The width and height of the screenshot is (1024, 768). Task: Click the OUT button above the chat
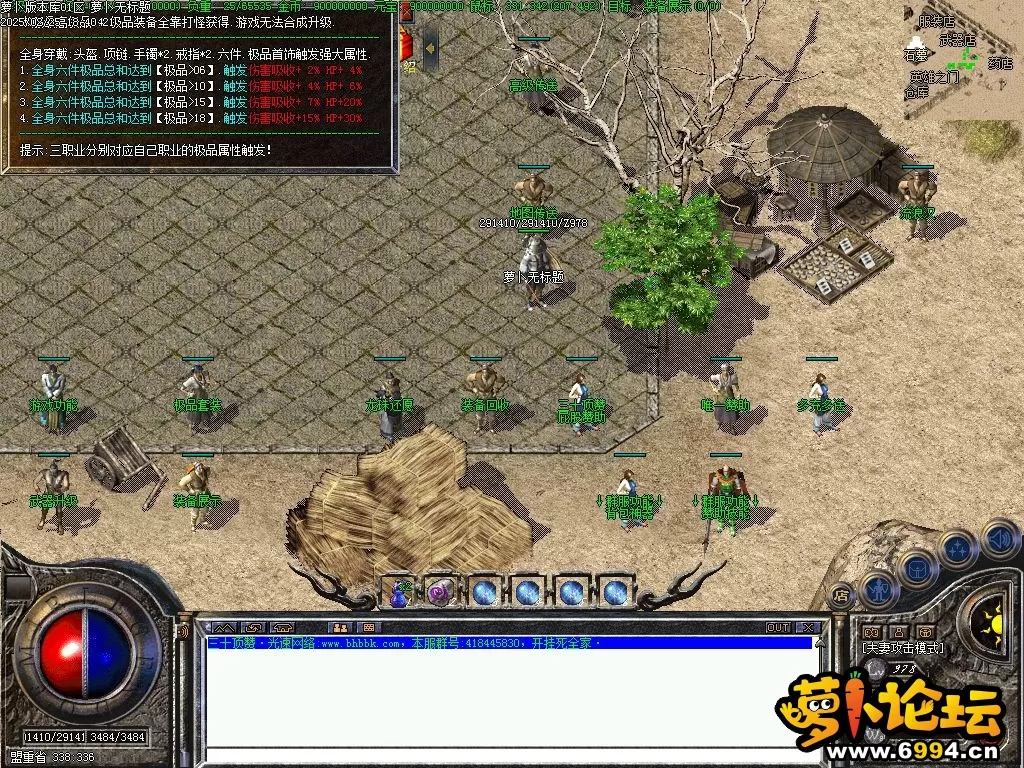[x=778, y=627]
